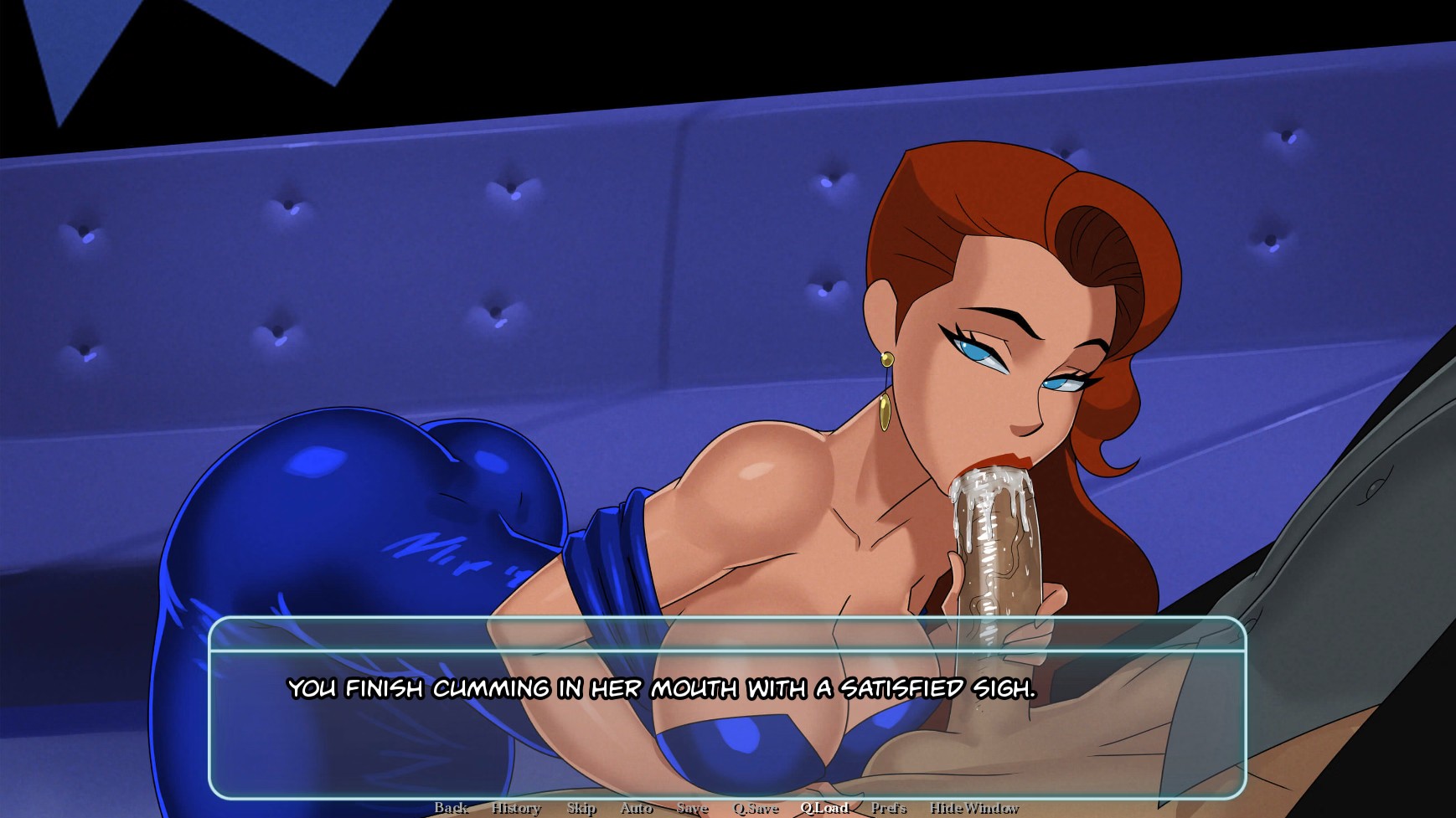Activate Skip in the quick menu
Screen dimensions: 1456x818
(x=581, y=808)
